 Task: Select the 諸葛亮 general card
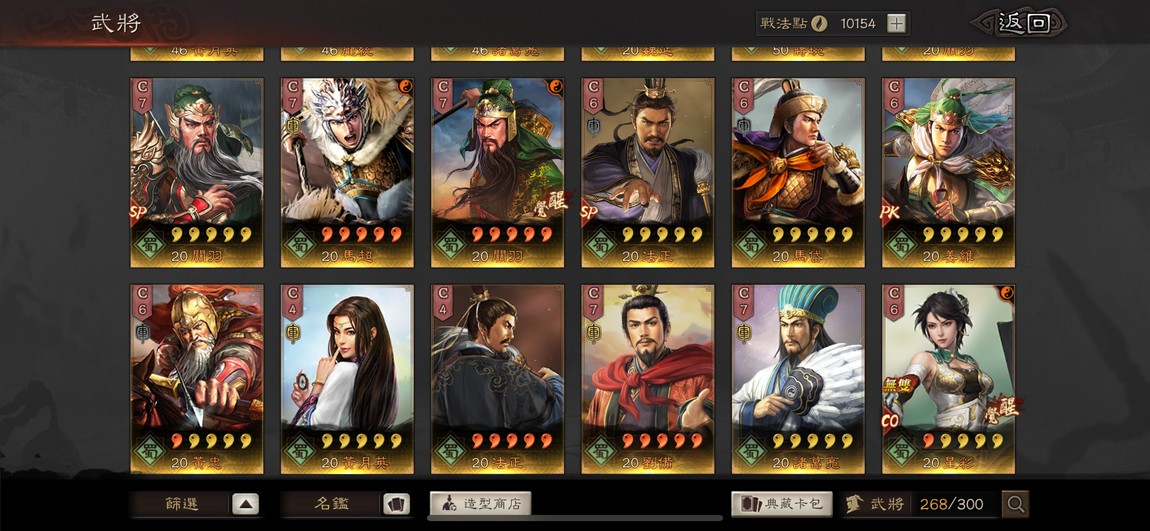[798, 378]
